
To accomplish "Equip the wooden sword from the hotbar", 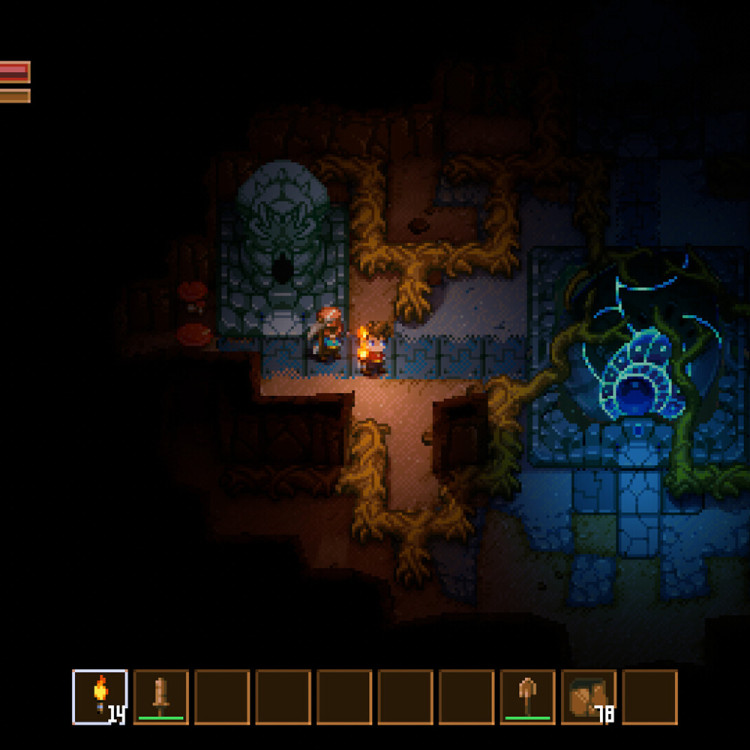I will 161,696.
